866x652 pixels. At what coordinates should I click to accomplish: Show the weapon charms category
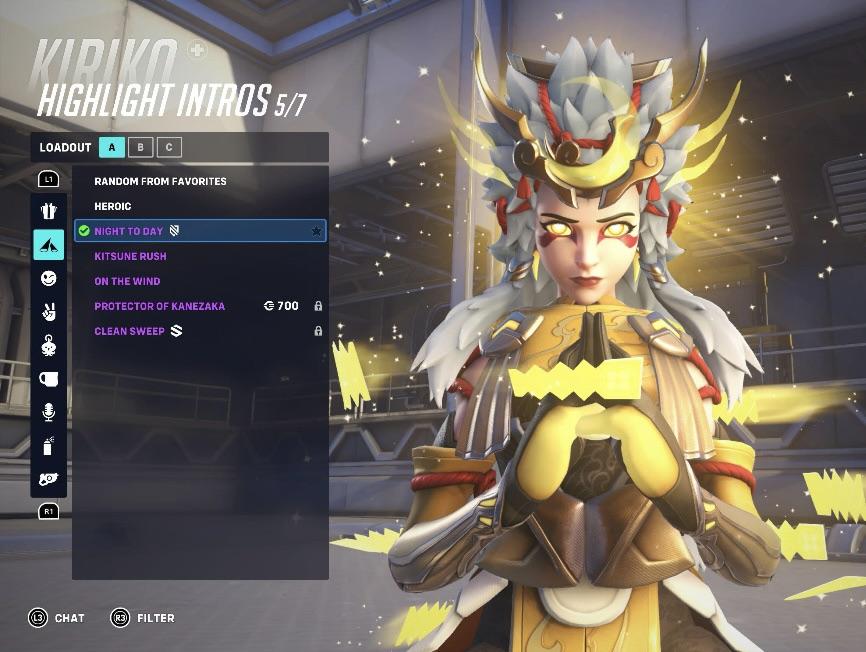coord(49,346)
